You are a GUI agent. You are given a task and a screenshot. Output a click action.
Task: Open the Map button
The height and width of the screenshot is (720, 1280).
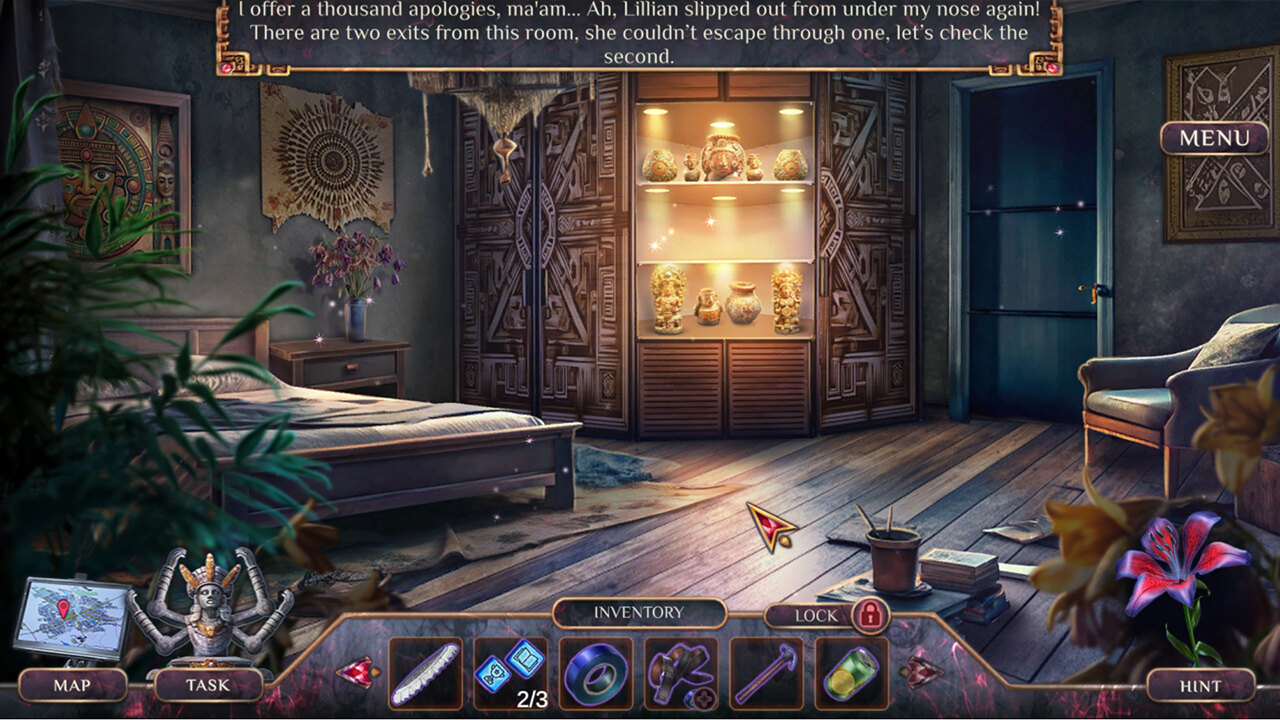coord(72,685)
